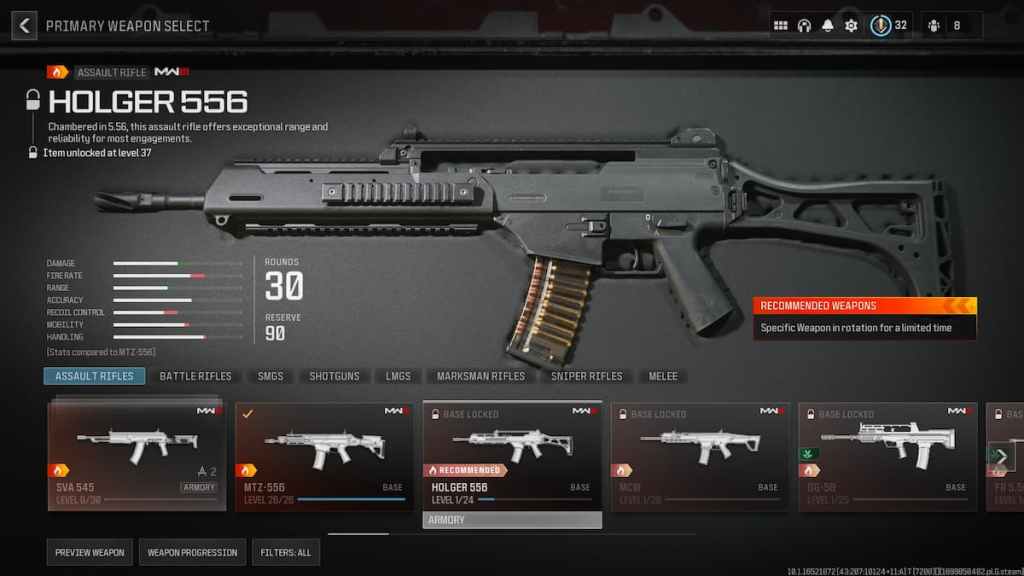Choose the Holger 556 weapon card
The height and width of the screenshot is (576, 1024).
(x=512, y=455)
